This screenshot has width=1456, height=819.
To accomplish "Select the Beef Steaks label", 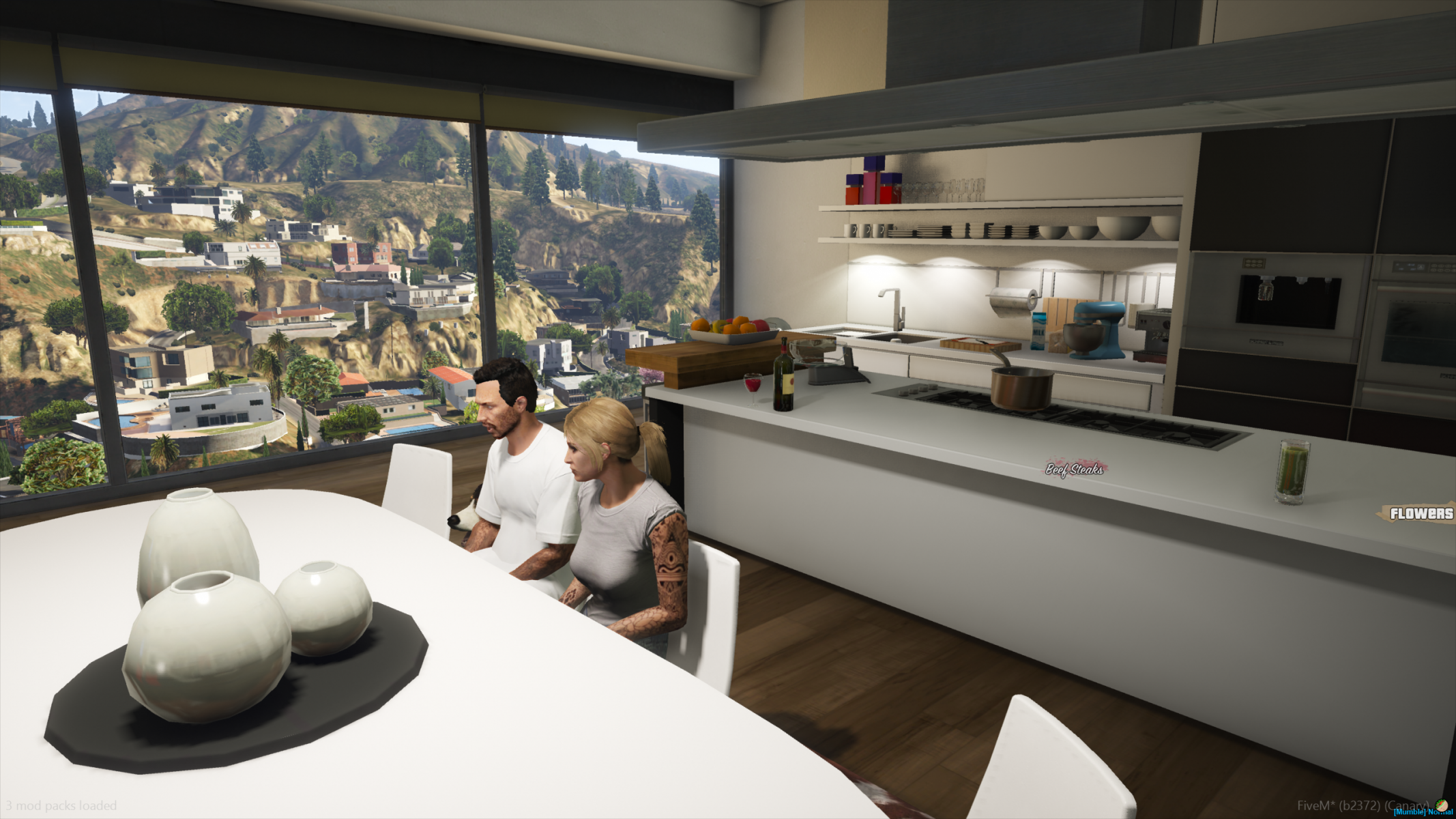I will pyautogui.click(x=1075, y=469).
